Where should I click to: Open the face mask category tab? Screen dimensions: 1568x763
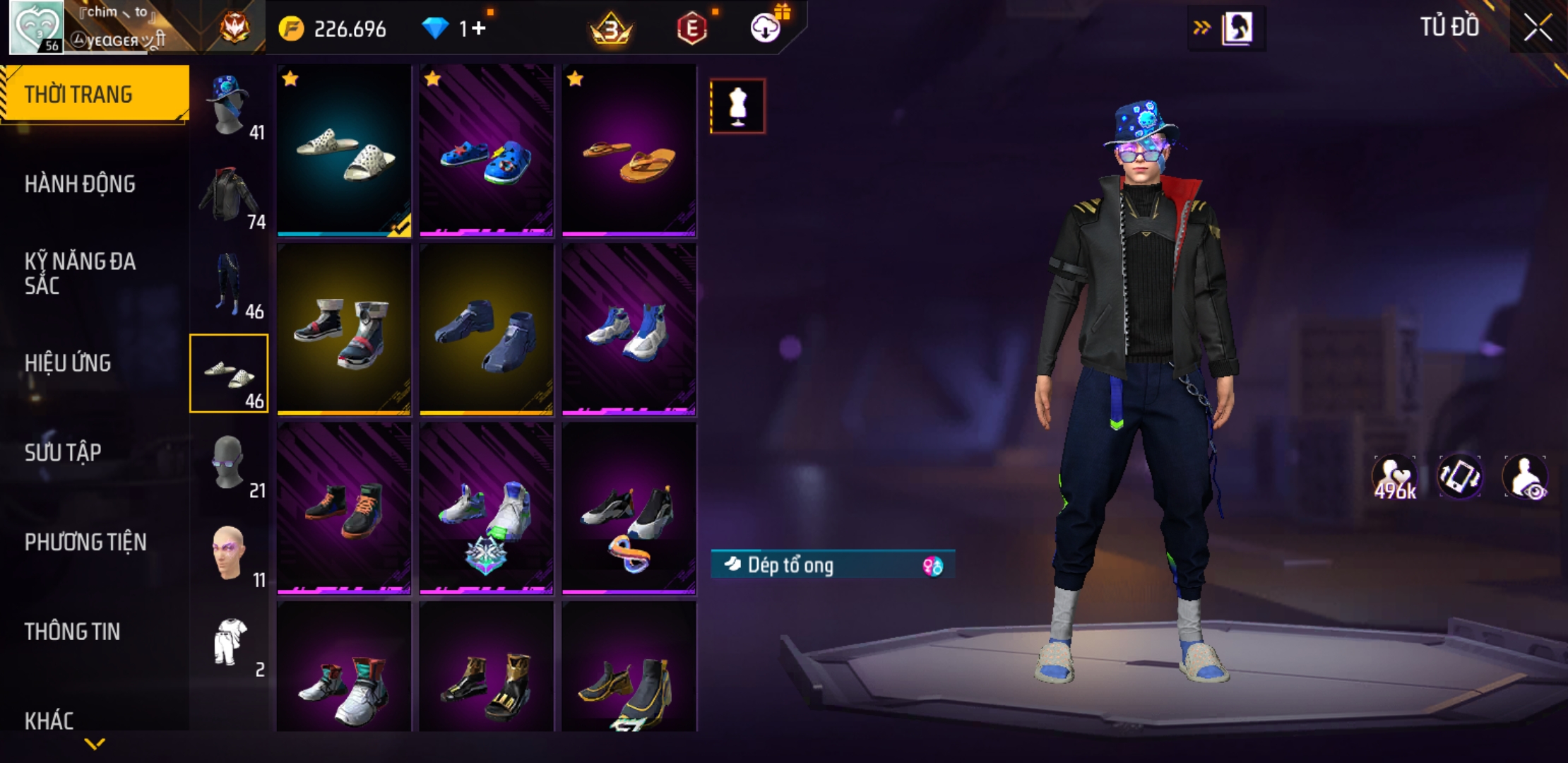click(x=230, y=464)
